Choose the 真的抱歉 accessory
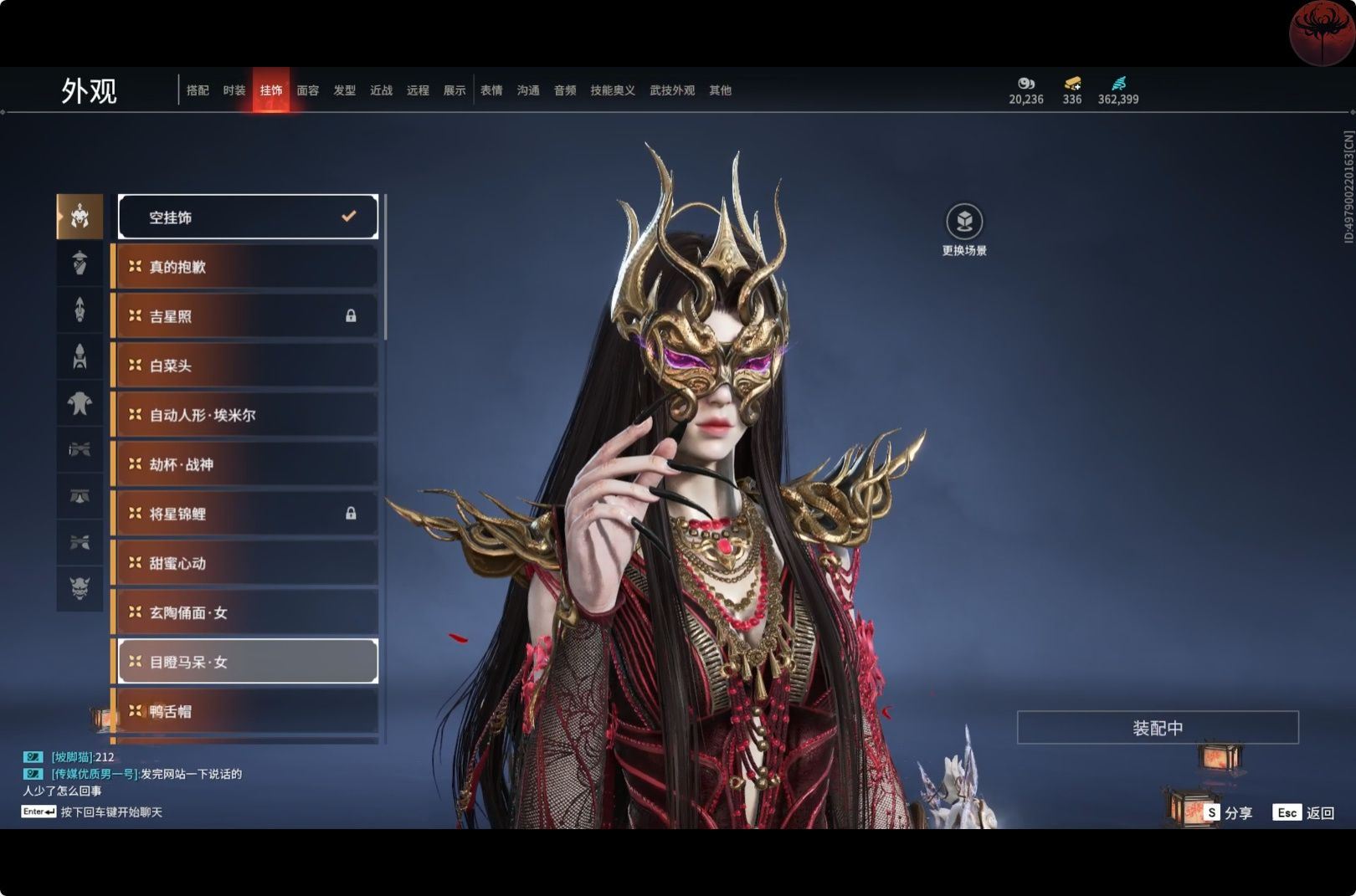Viewport: 1356px width, 896px height. [x=248, y=267]
